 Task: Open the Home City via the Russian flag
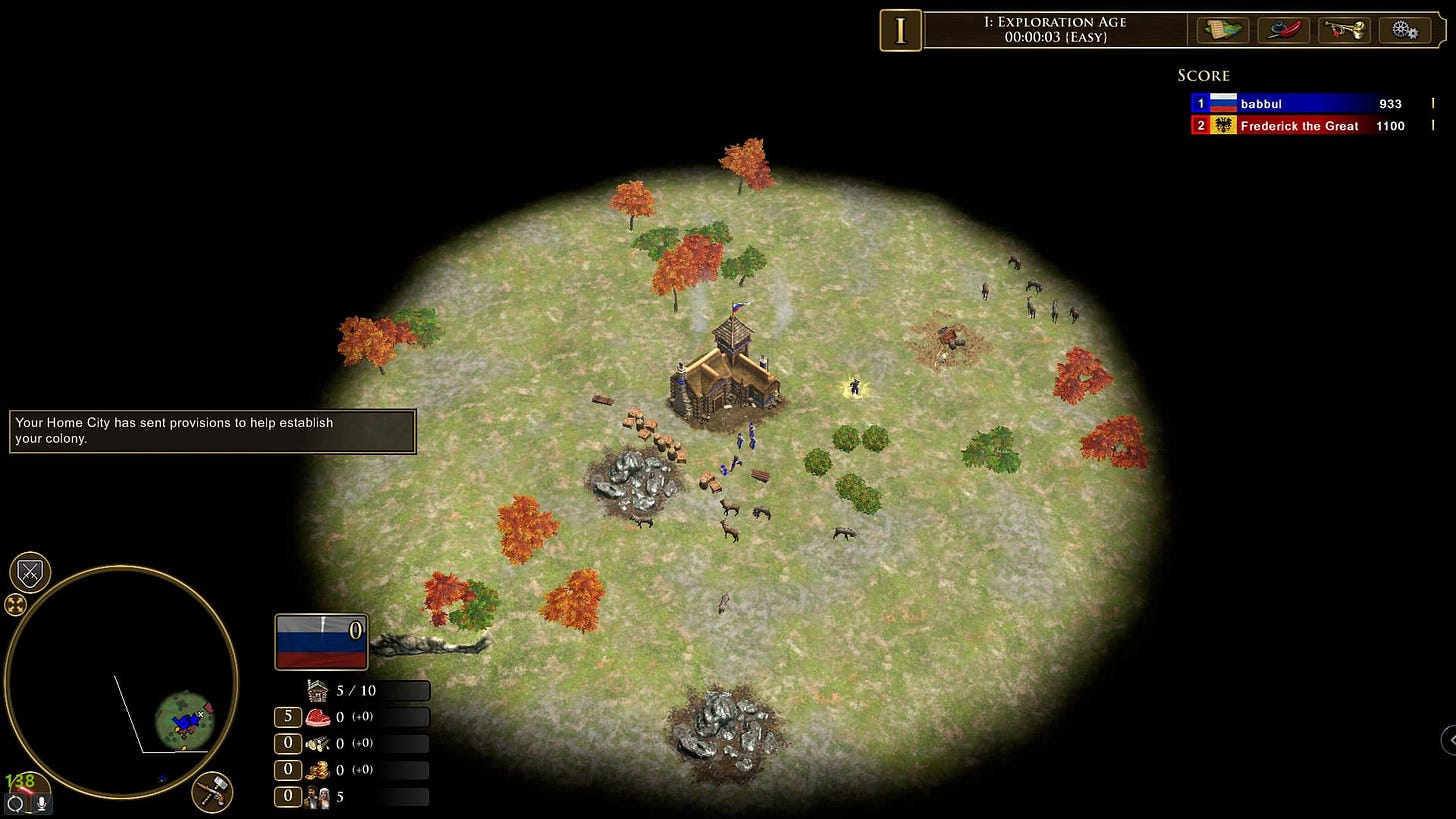(320, 642)
